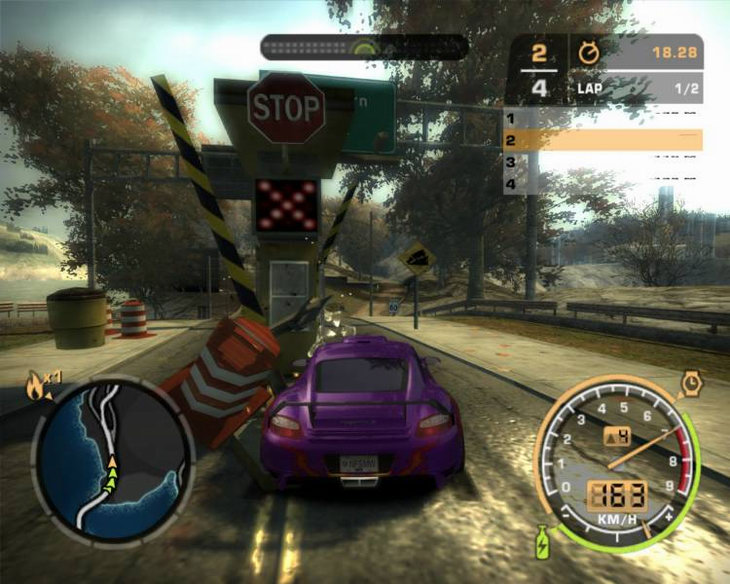Screen dimensions: 730x584
Task: Click the race timer stopwatch icon
Action: (x=587, y=53)
